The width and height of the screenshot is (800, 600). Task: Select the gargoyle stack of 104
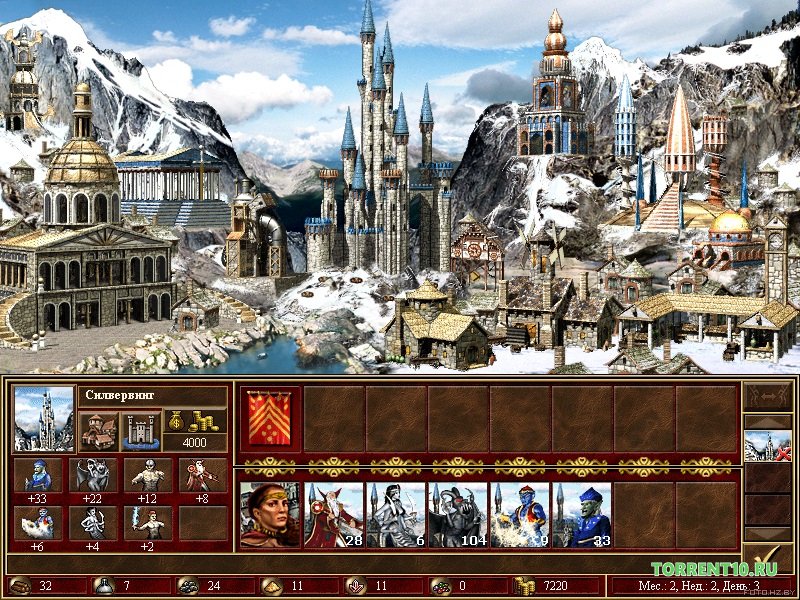pos(457,515)
